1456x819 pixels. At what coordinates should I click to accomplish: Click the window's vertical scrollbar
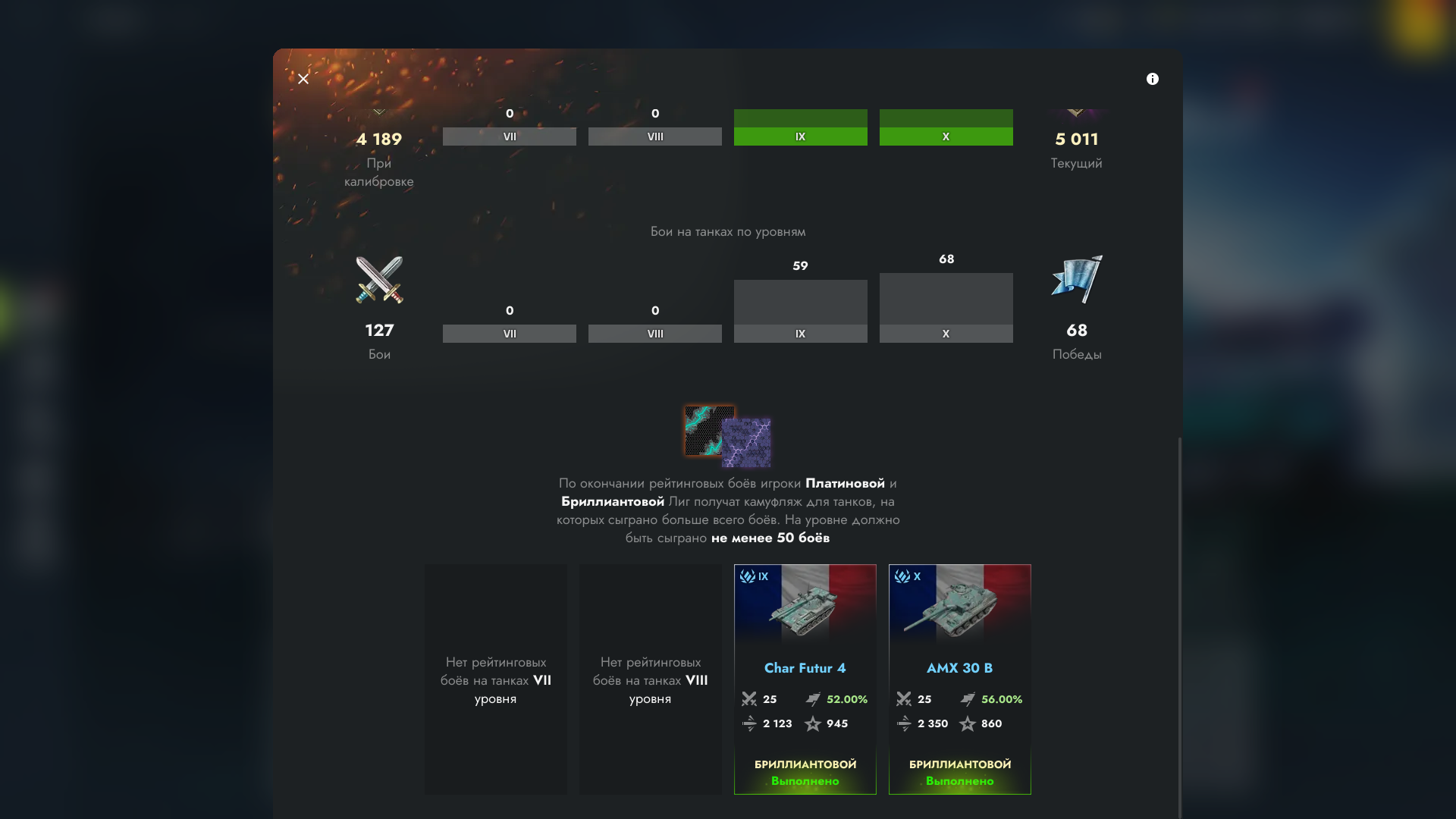tap(1179, 622)
